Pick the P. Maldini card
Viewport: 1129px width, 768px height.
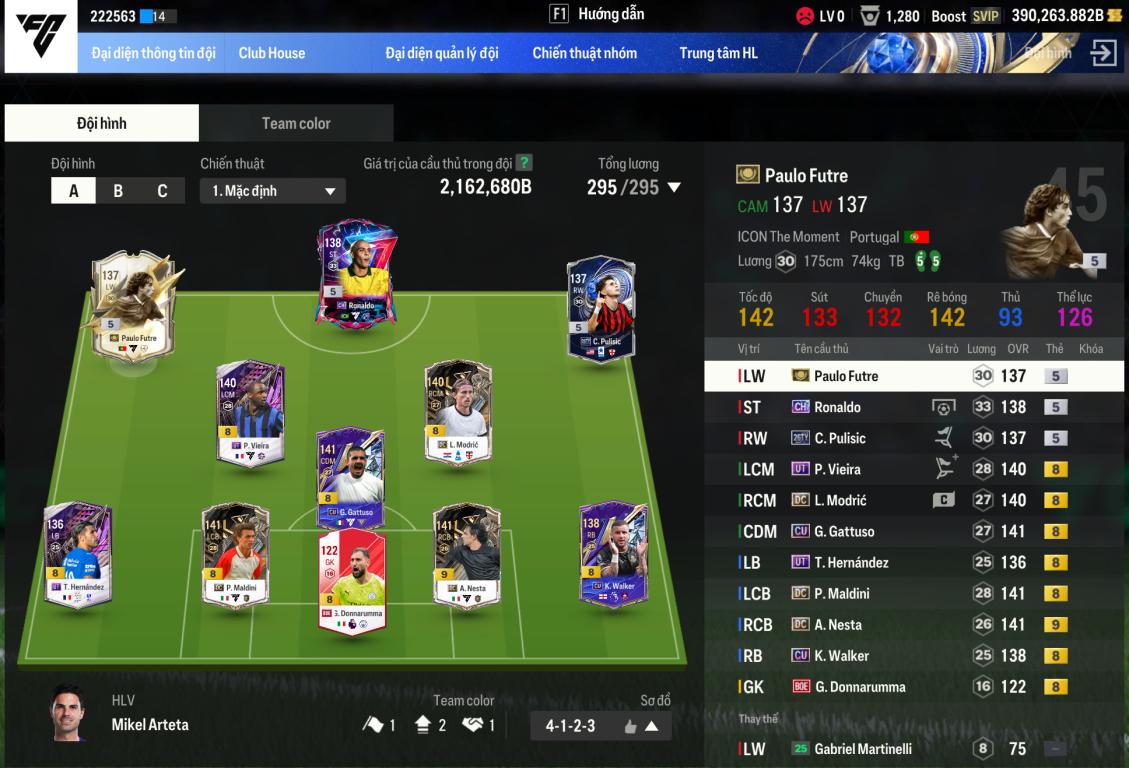point(235,553)
